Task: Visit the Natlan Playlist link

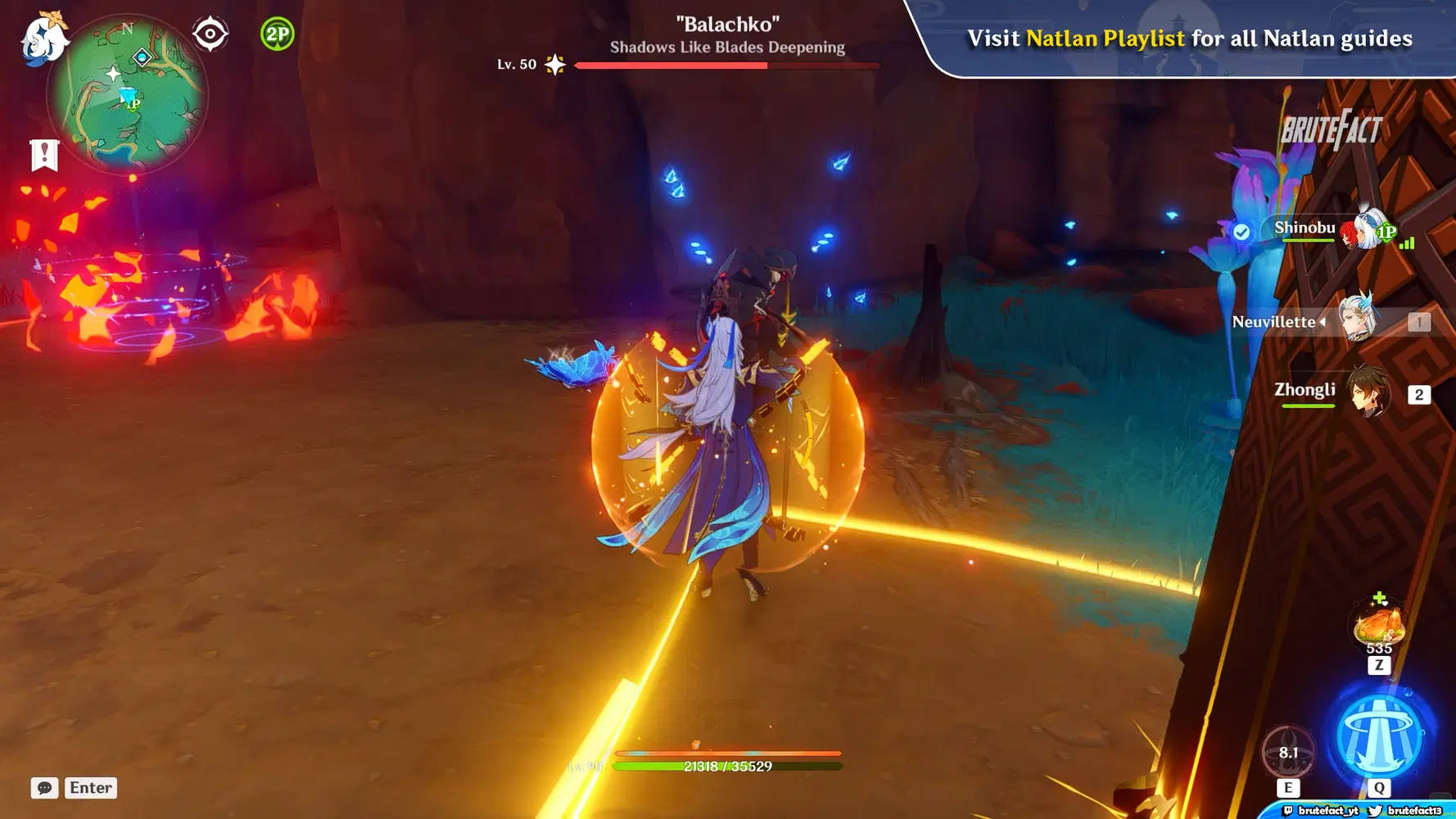Action: (1102, 38)
